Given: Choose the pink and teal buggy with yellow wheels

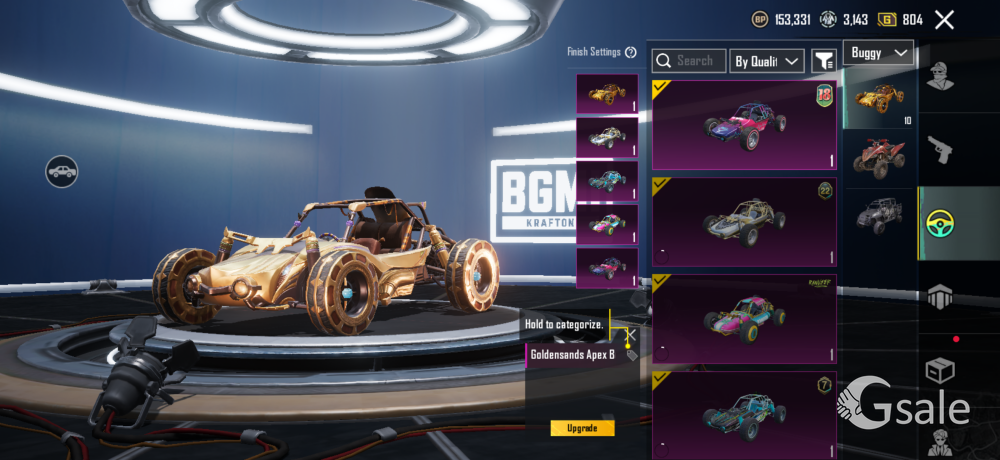Looking at the screenshot, I should (x=744, y=318).
